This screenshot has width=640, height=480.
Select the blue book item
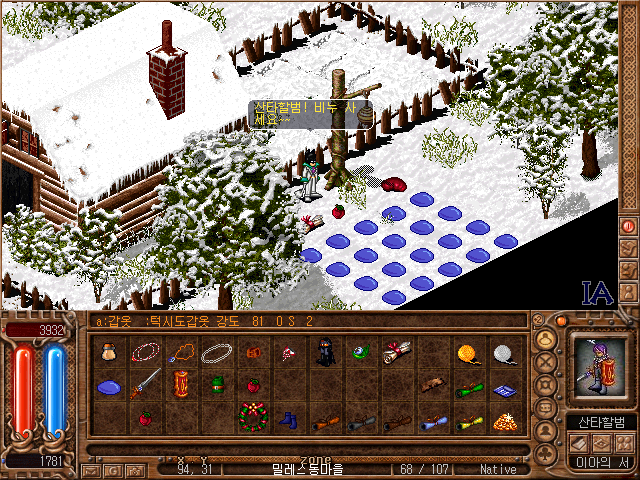pyautogui.click(x=504, y=388)
